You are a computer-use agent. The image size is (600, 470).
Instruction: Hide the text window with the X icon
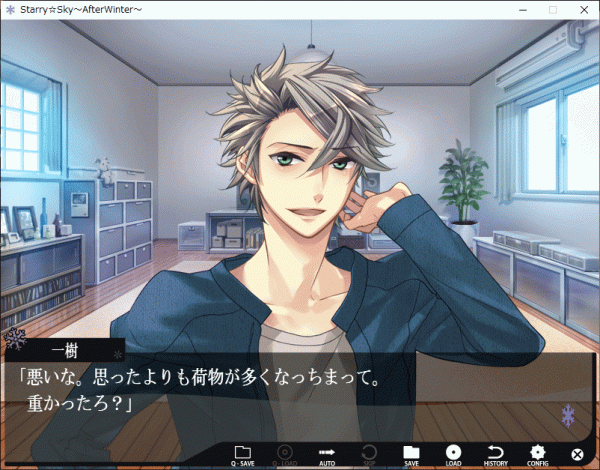coord(577,455)
